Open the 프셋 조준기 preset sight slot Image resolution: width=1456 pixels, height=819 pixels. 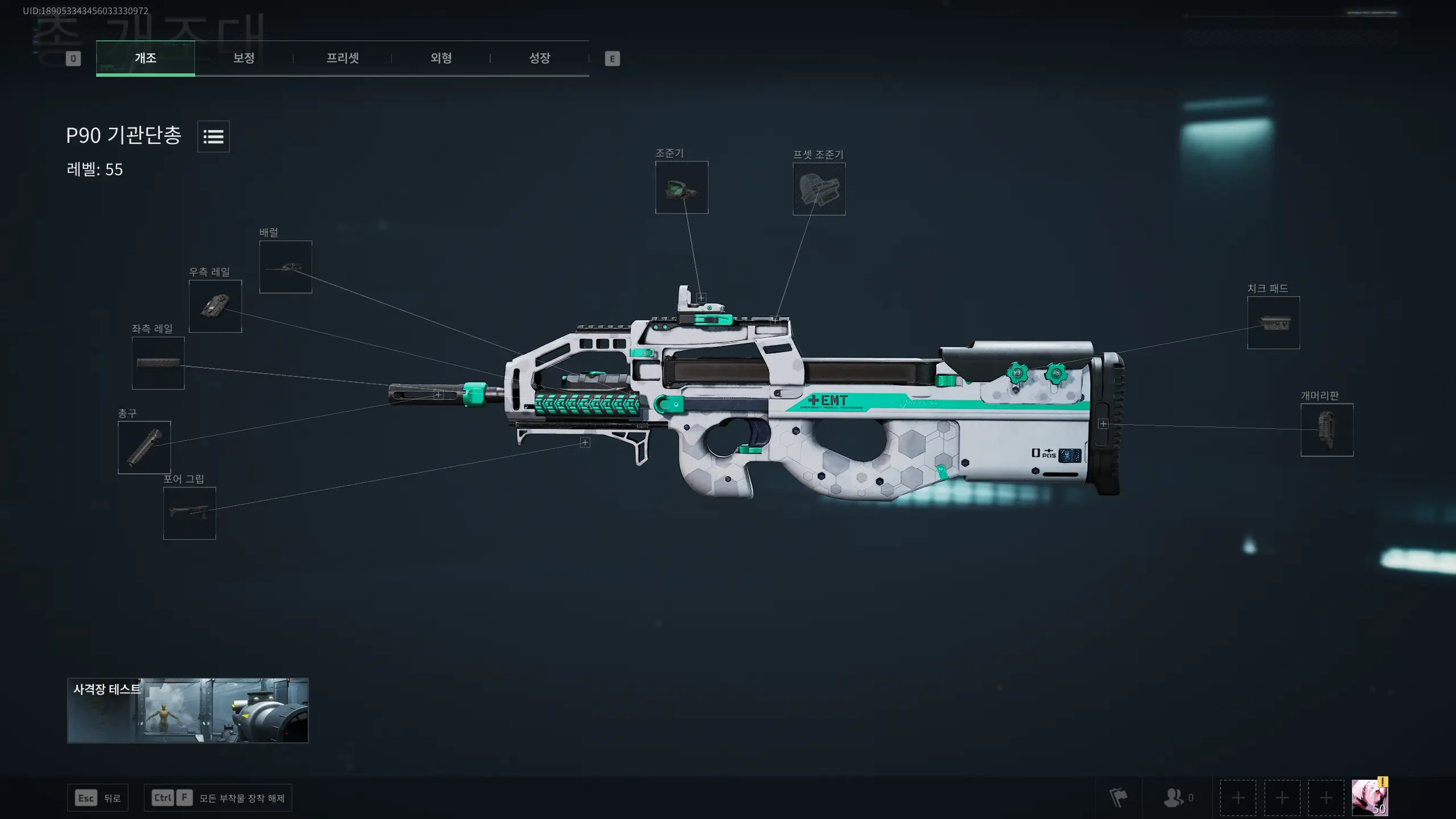818,189
